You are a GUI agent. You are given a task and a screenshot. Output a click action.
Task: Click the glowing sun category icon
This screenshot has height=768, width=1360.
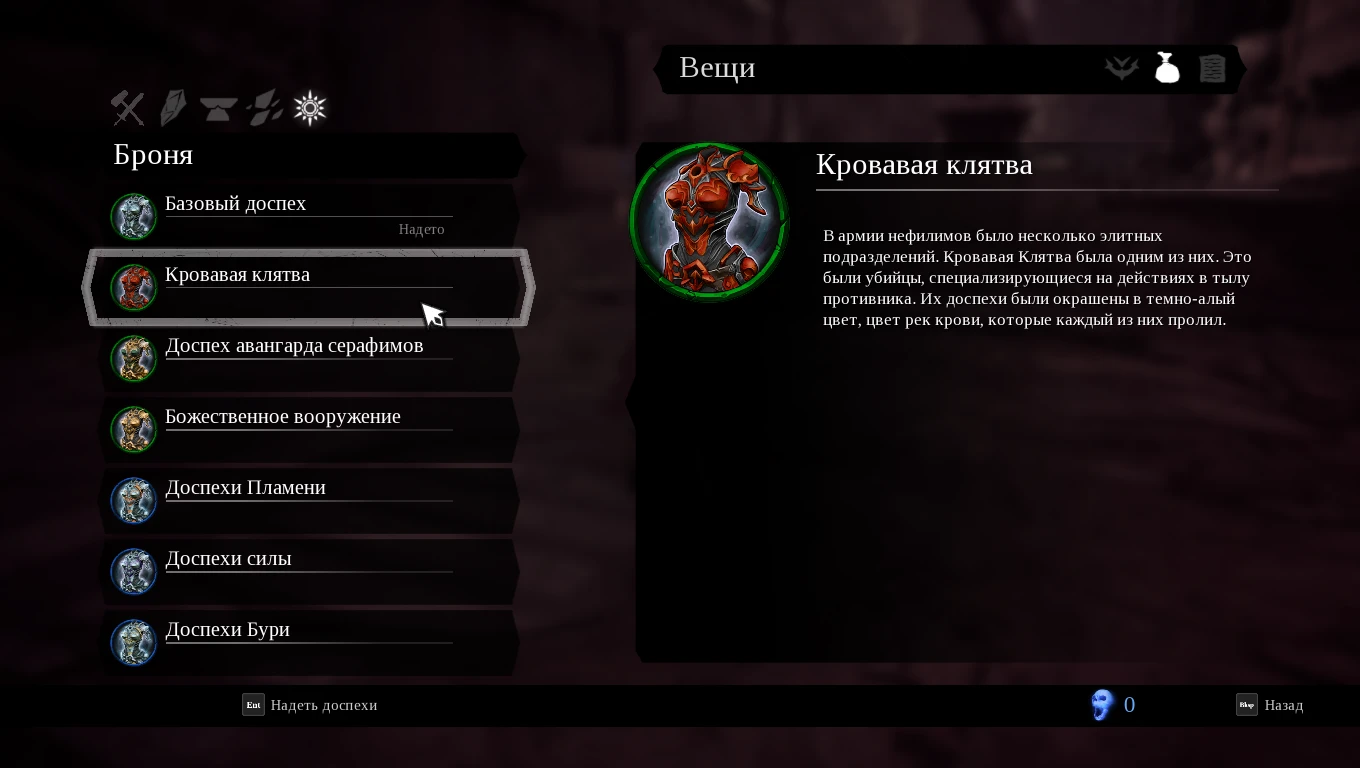pos(309,108)
